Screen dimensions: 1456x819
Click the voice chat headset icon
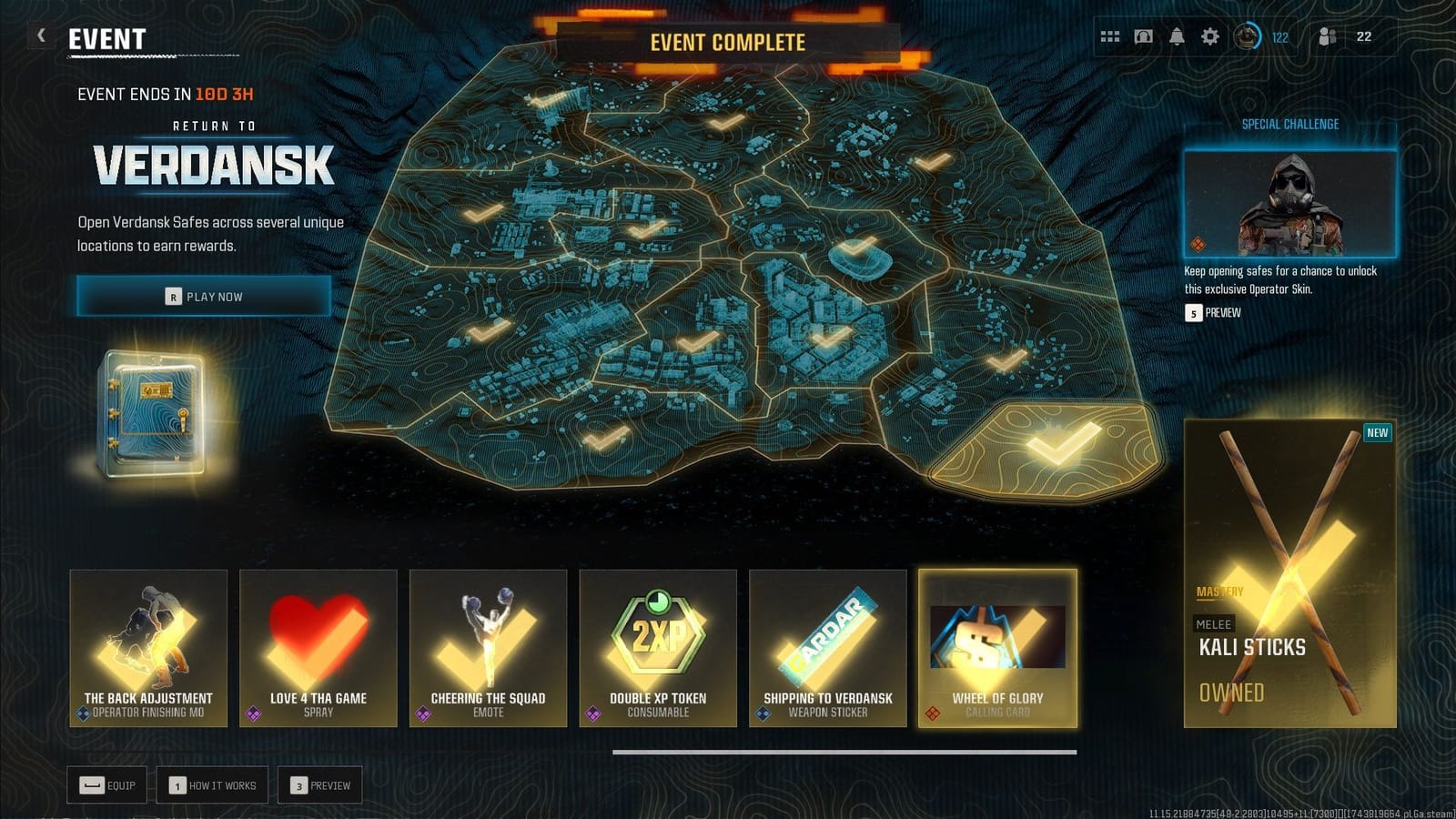(1142, 36)
